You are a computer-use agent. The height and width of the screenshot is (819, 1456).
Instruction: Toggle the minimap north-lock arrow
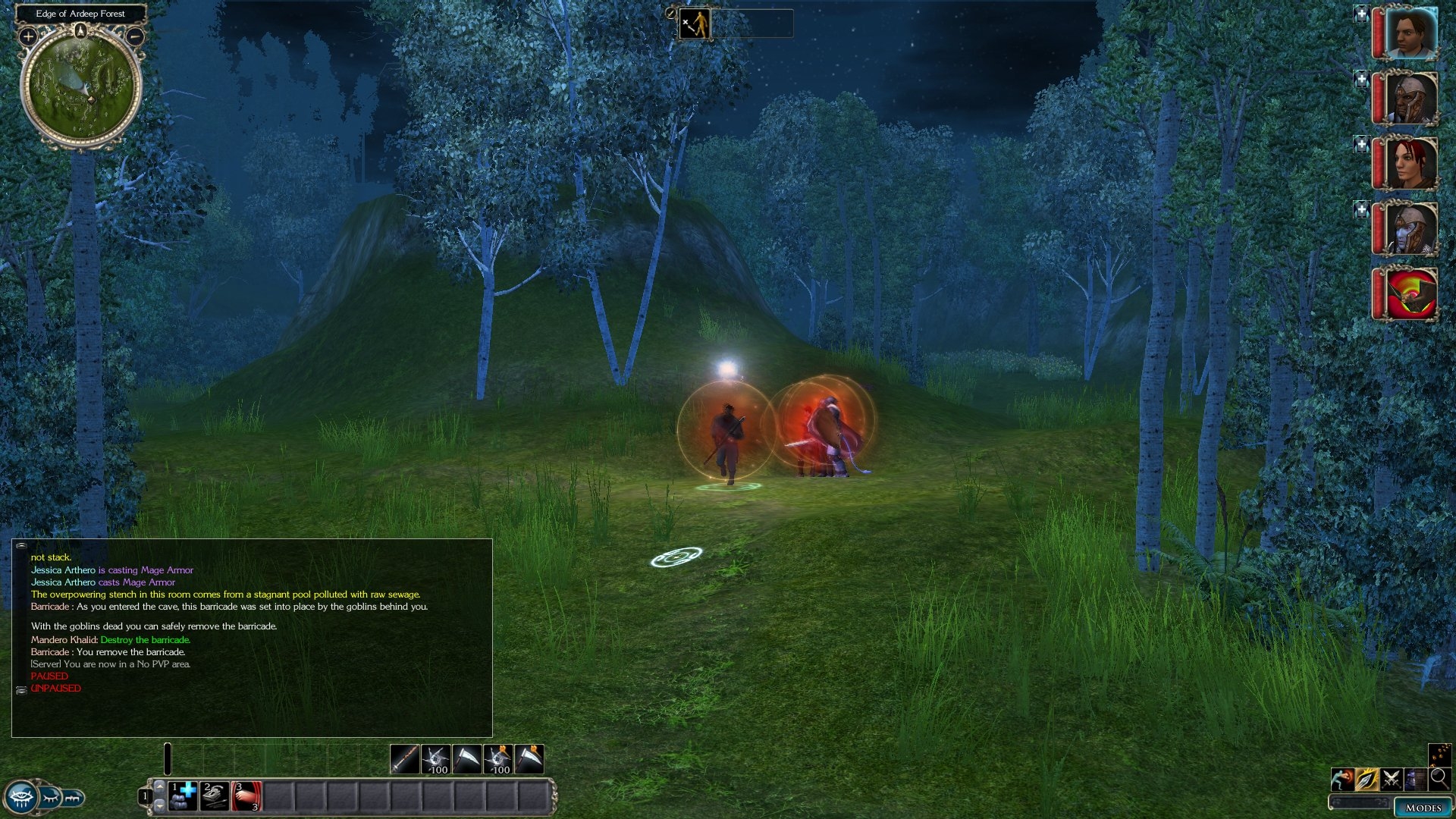[81, 30]
